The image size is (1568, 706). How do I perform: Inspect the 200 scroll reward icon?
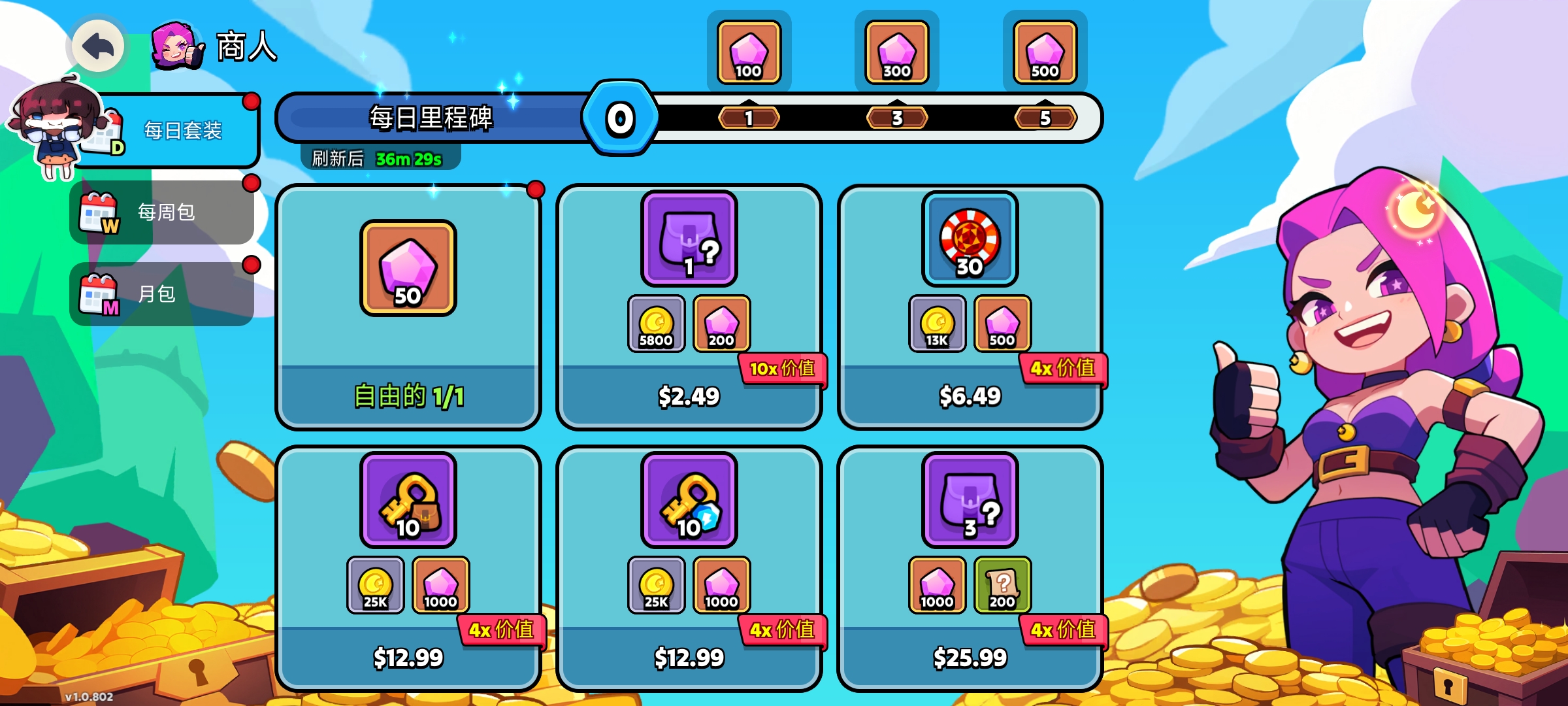coord(1002,585)
